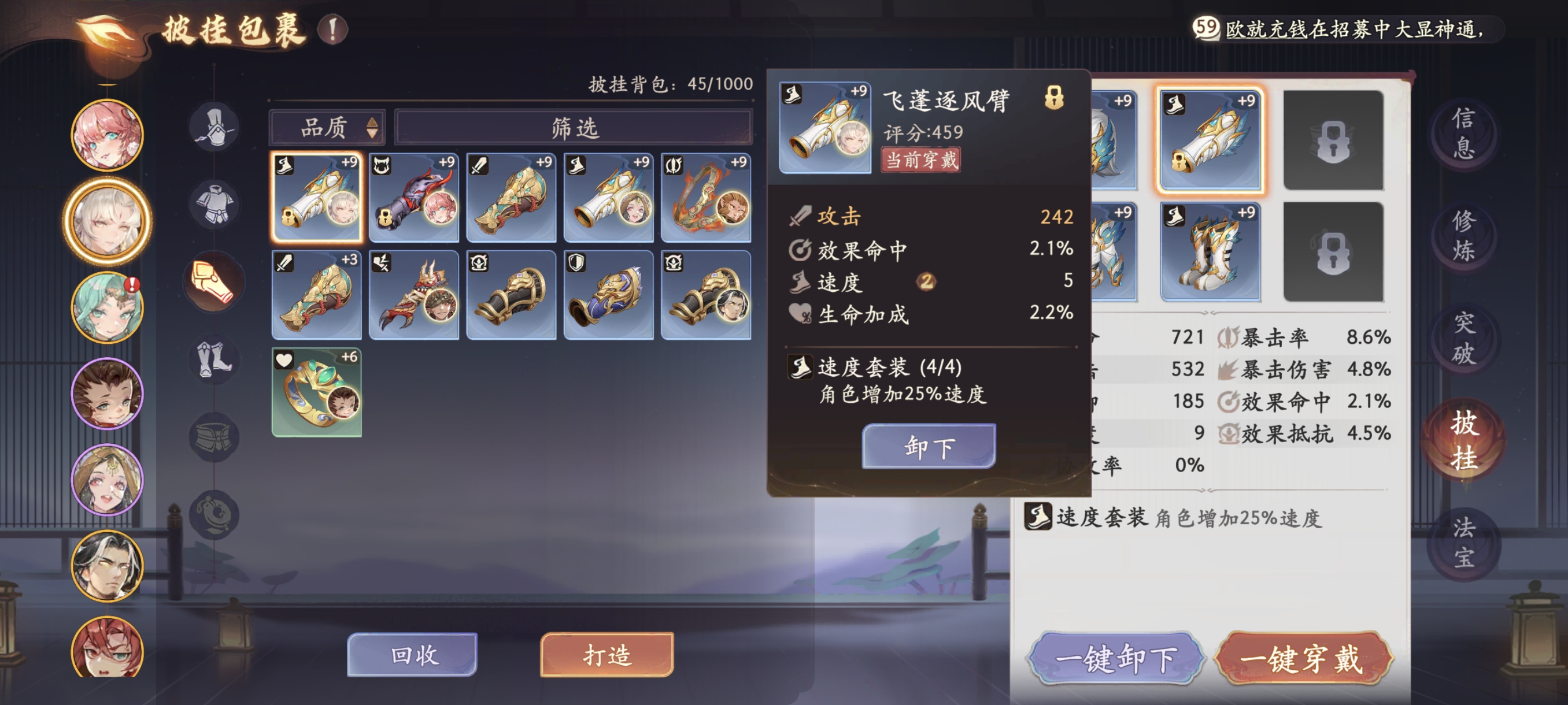Unequip the item with 卸下 button
The width and height of the screenshot is (1568, 705).
929,446
